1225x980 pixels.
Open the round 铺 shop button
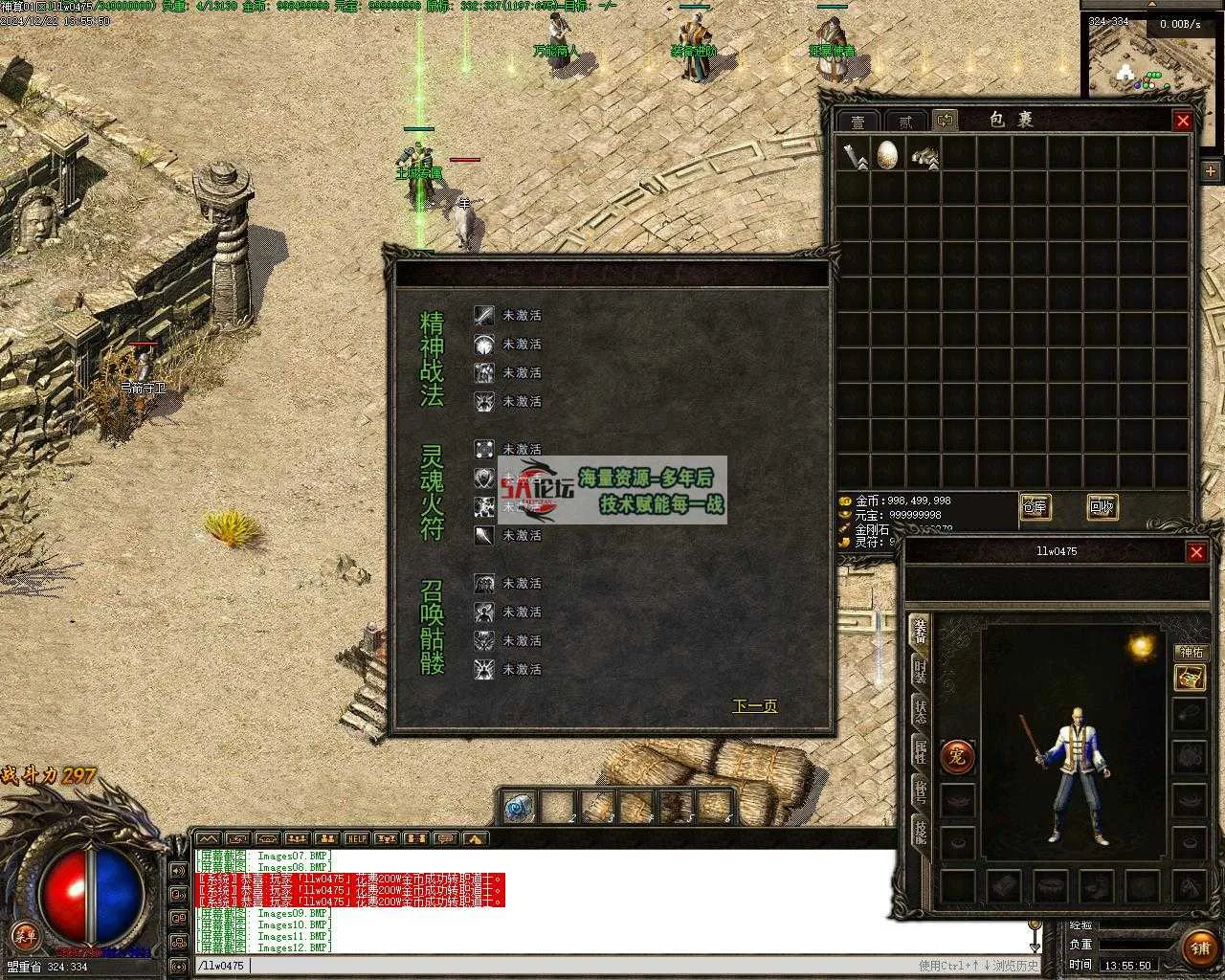(x=1200, y=948)
